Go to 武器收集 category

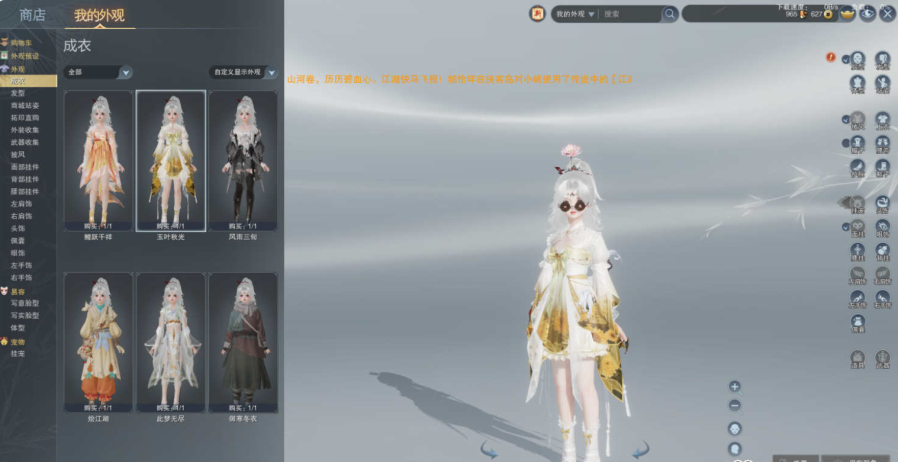pos(25,142)
